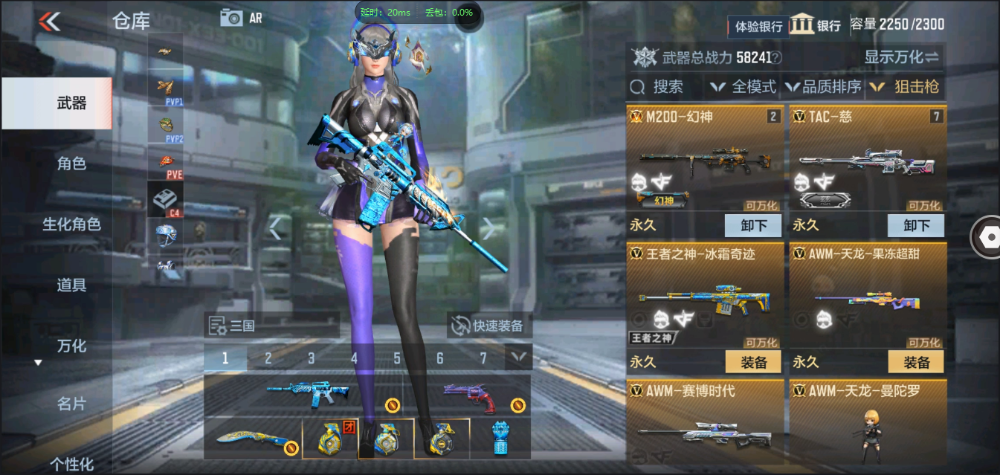Open the 道具 items tab
This screenshot has height=475, width=1000.
(x=71, y=285)
